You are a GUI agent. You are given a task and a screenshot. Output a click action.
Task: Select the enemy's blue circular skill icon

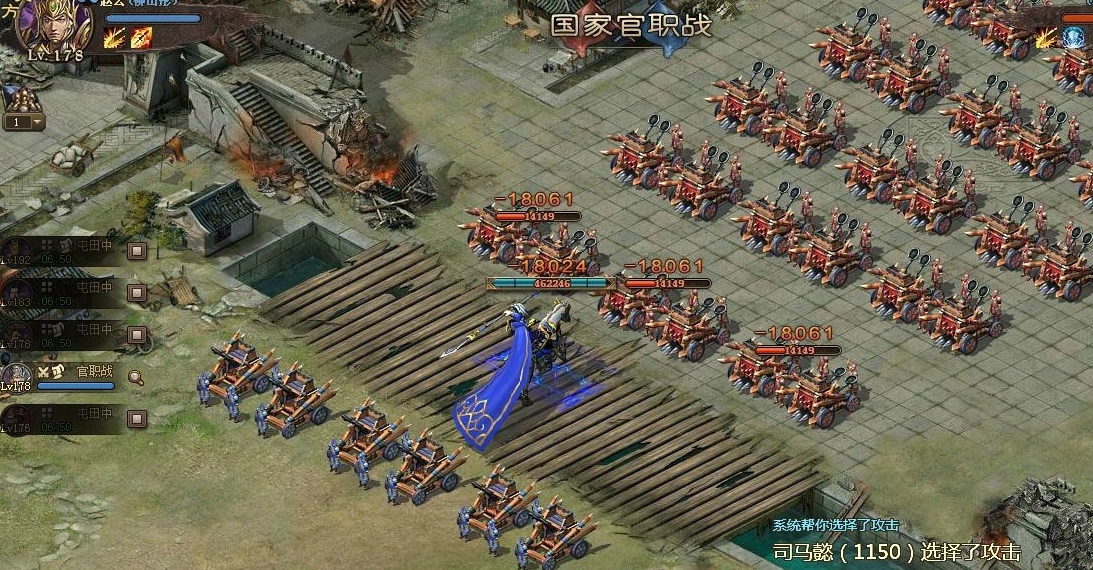pos(1074,39)
